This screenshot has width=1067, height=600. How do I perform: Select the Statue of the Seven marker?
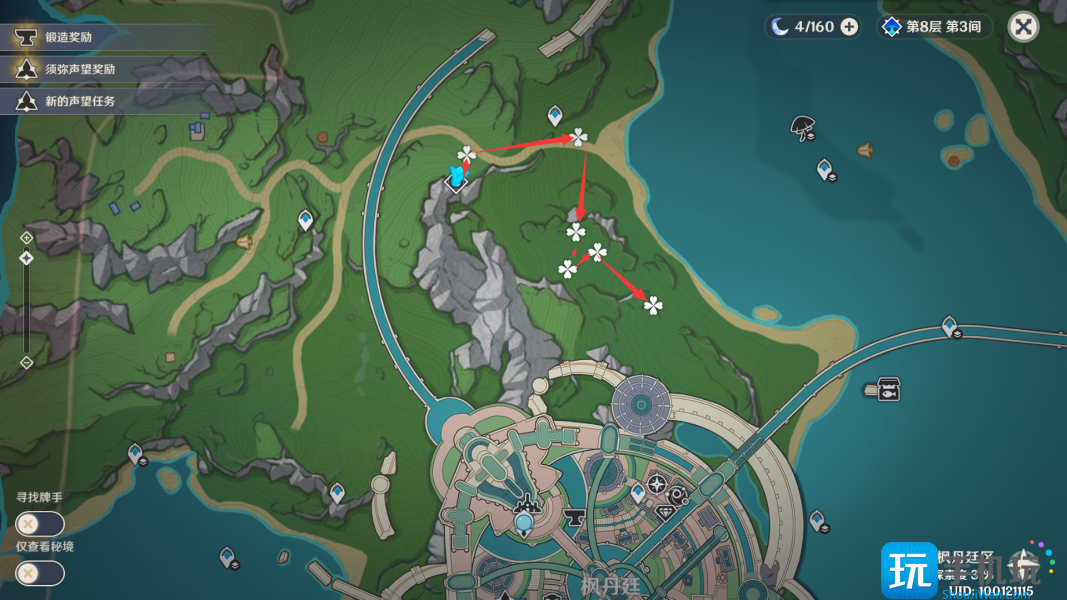coord(523,521)
